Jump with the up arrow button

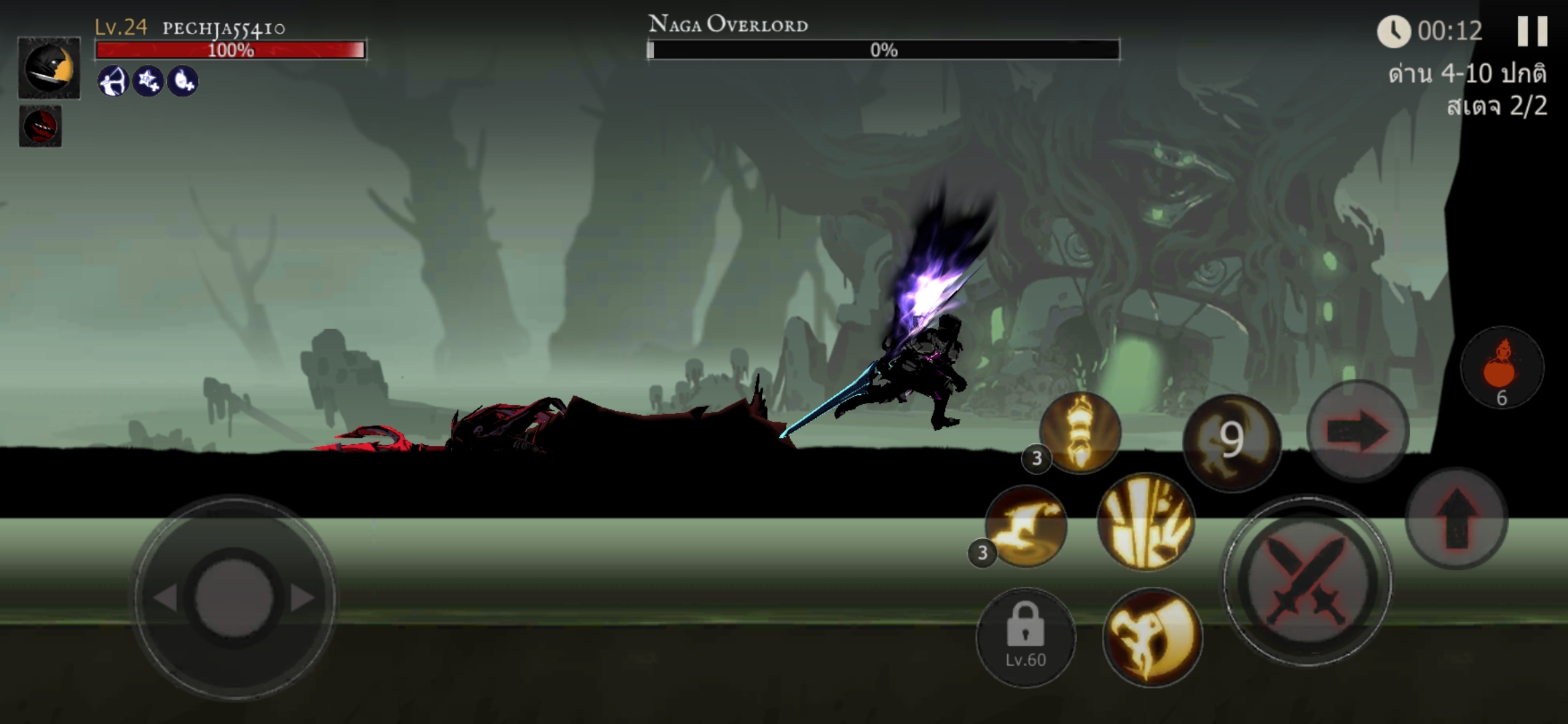coord(1456,518)
